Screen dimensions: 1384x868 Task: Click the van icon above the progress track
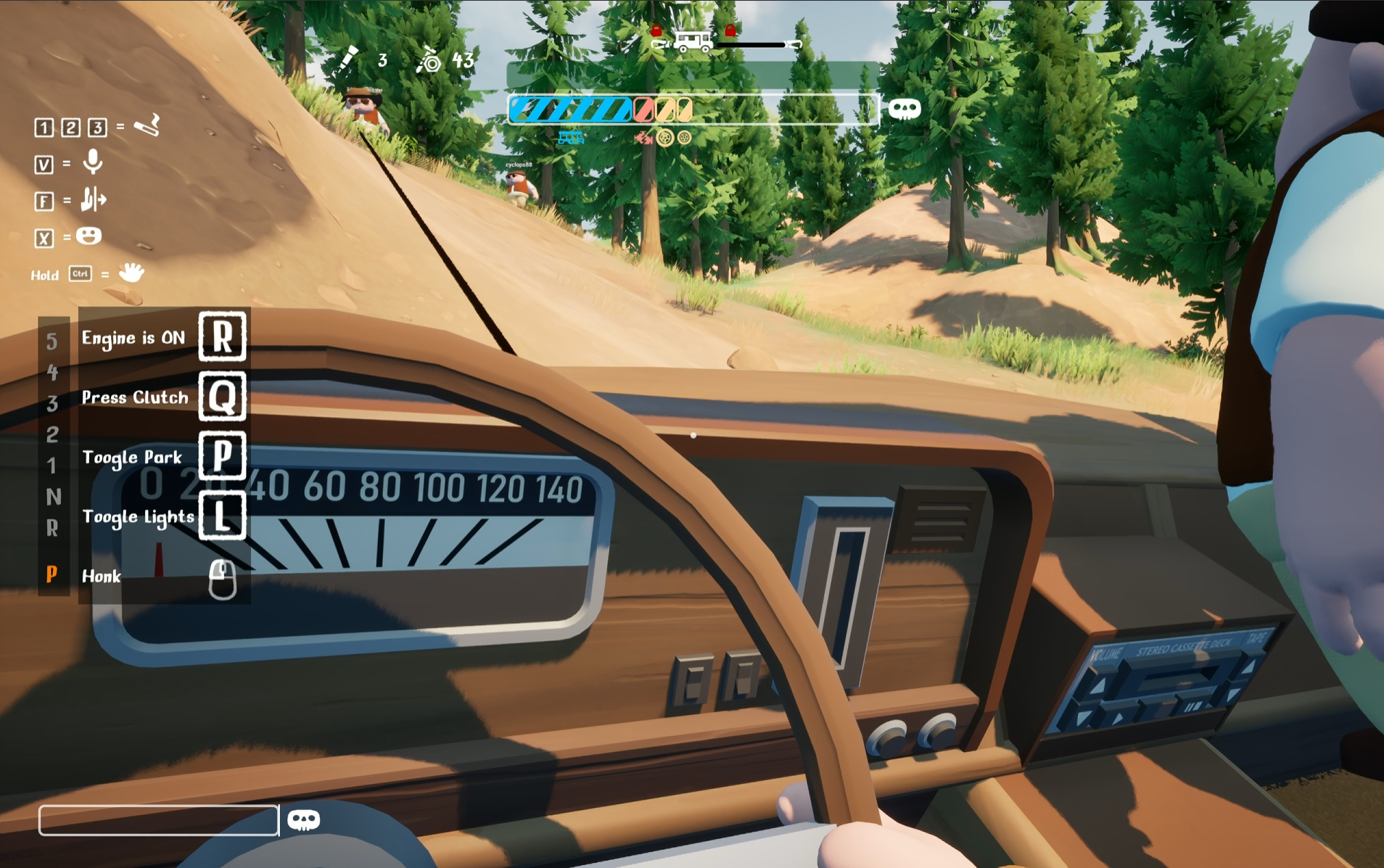click(692, 41)
